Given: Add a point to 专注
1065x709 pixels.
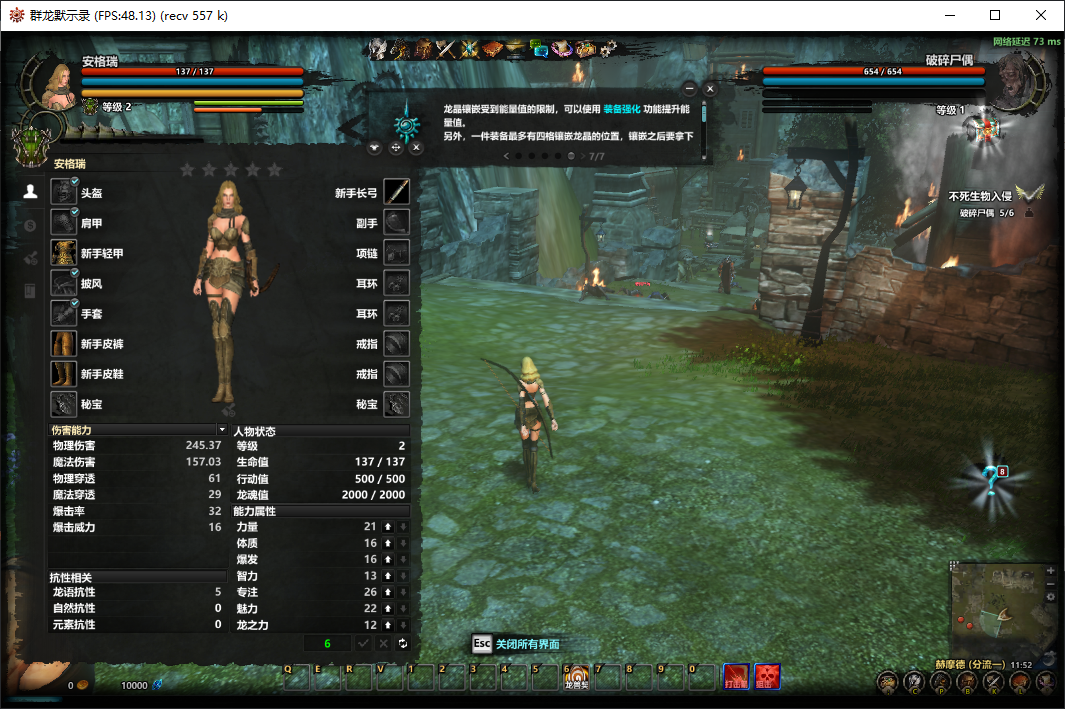Looking at the screenshot, I should click(x=388, y=592).
